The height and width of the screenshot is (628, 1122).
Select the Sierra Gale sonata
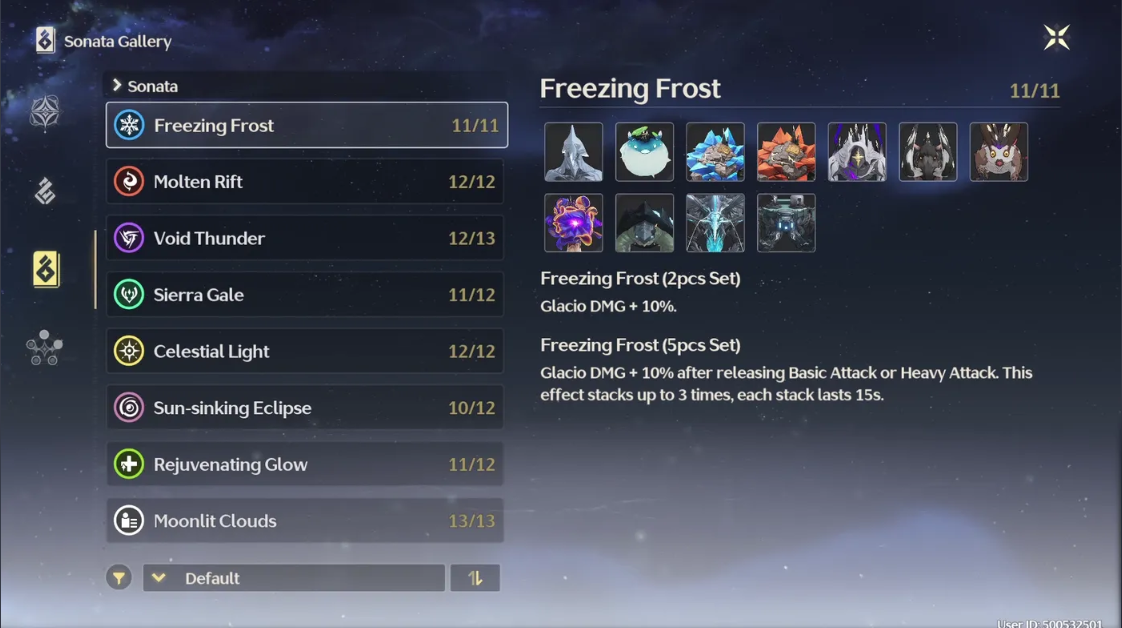point(306,295)
